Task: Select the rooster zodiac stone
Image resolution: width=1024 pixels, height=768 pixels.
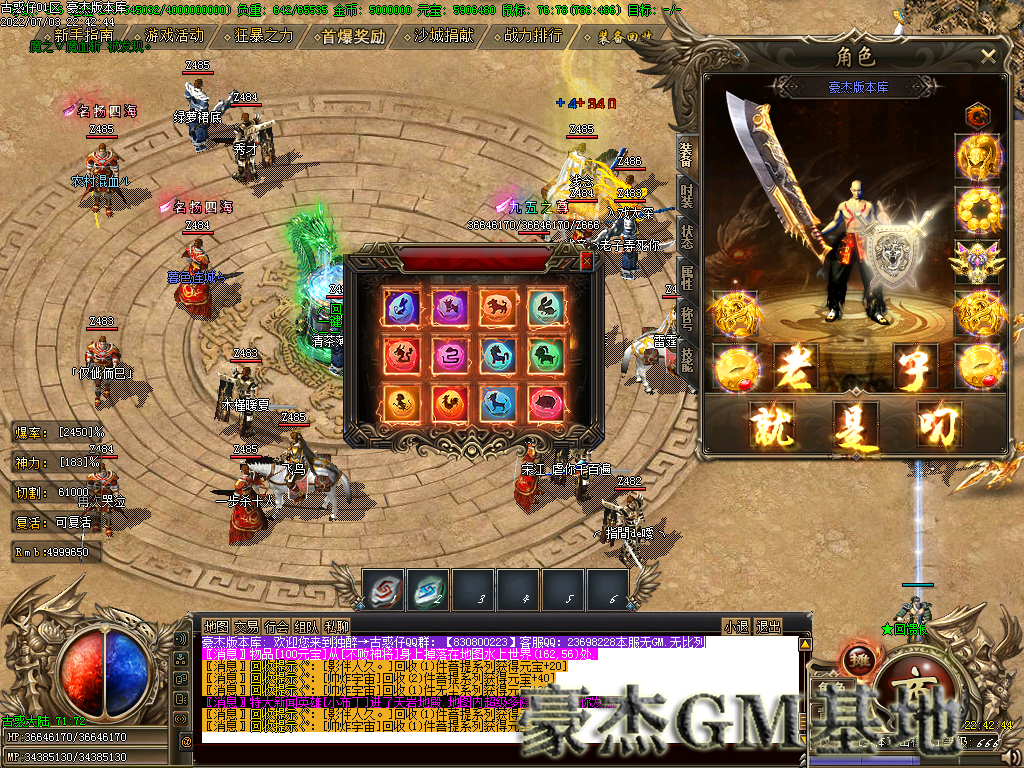Action: 450,403
